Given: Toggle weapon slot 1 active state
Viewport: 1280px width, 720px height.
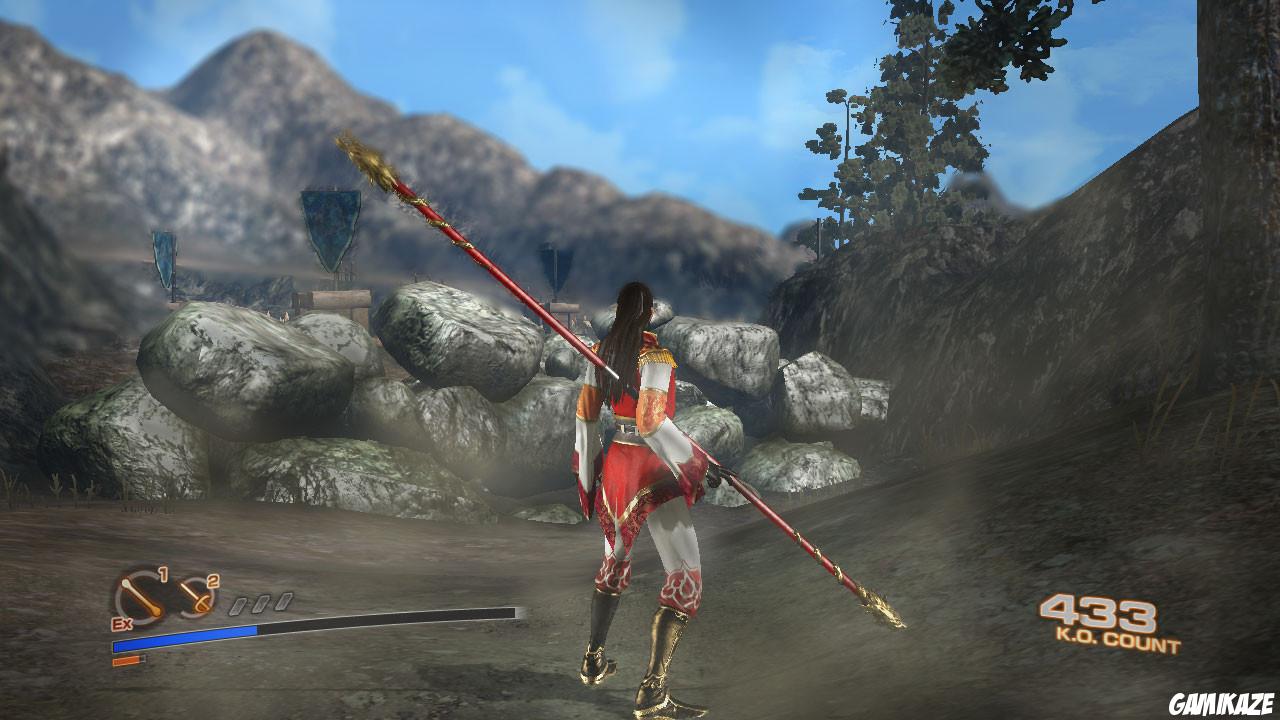Looking at the screenshot, I should [140, 597].
